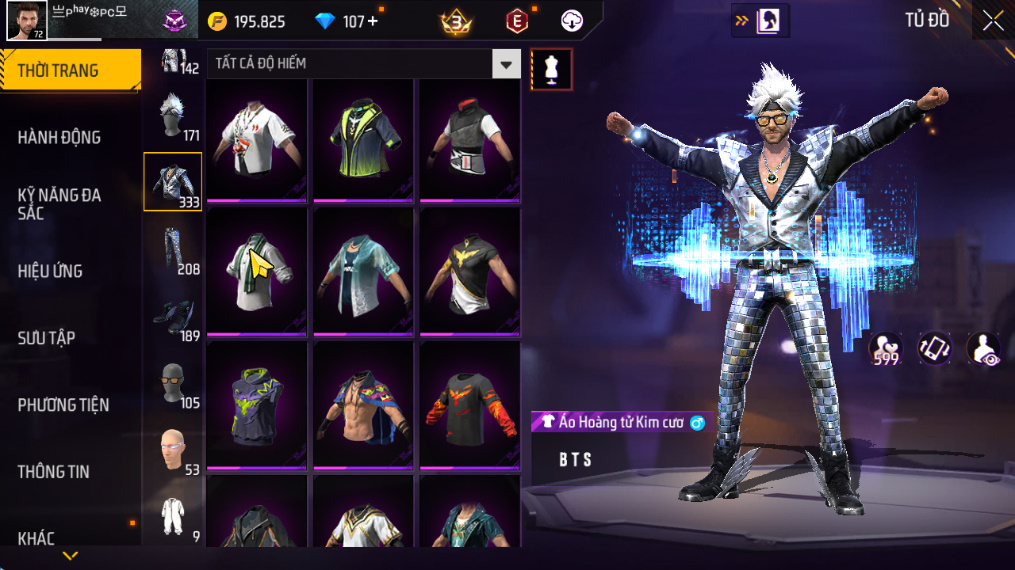Screen dimensions: 1015x570
Task: Select the hair subcategory showing 171
Action: [x=173, y=116]
